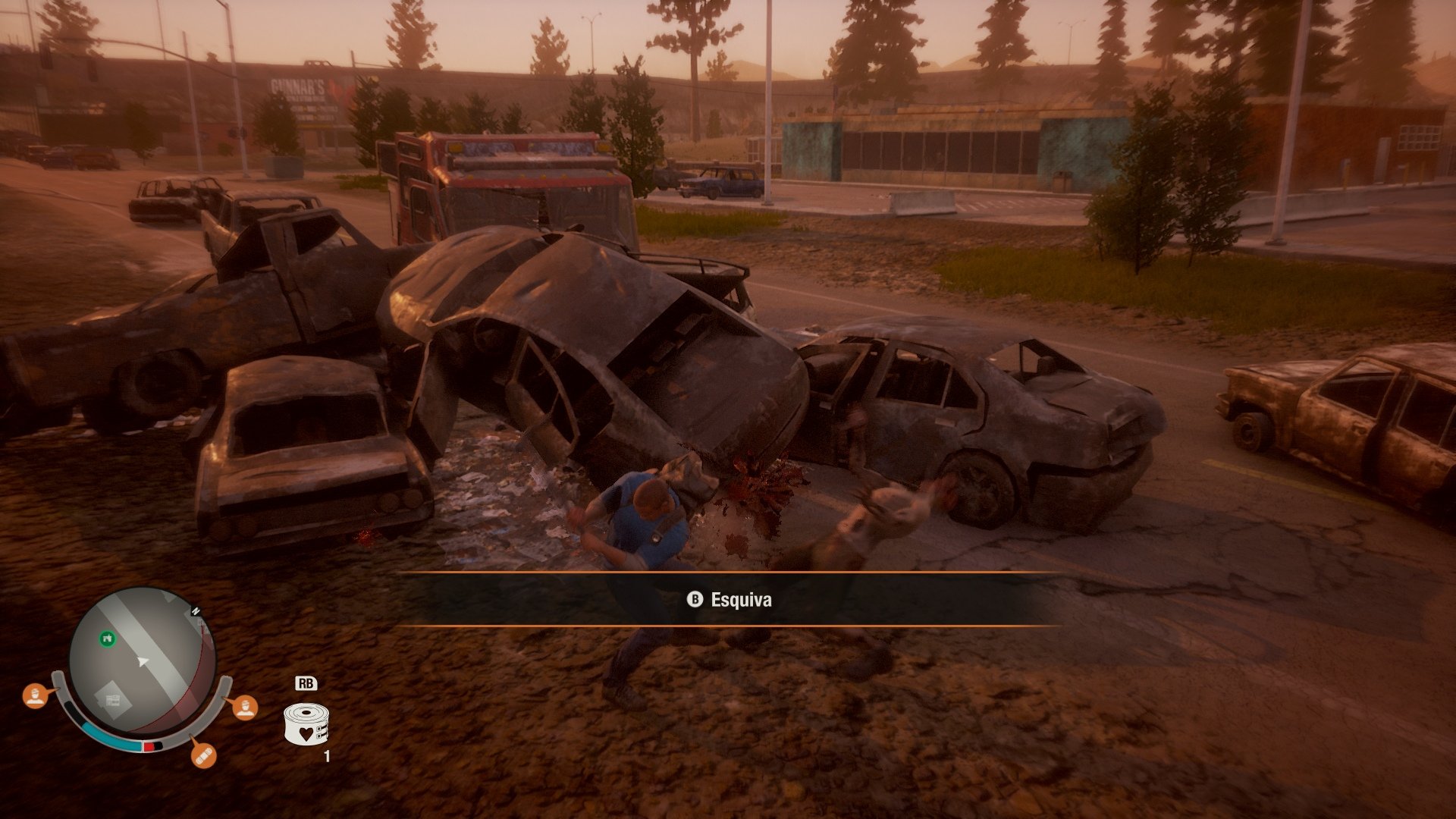Select the bandage icon below the minimap
This screenshot has height=819, width=1456.
204,757
